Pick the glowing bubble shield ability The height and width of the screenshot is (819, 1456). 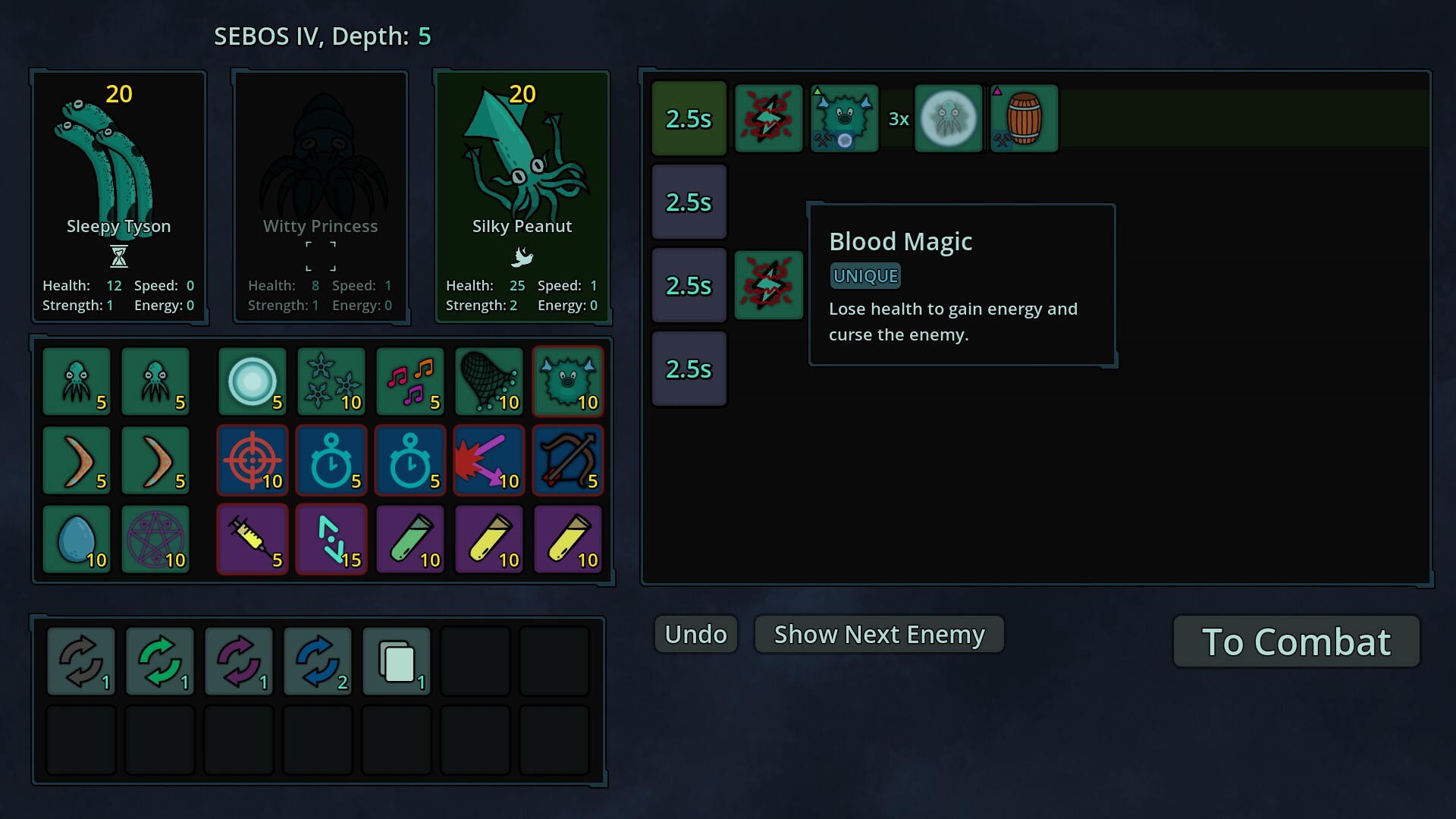[253, 381]
